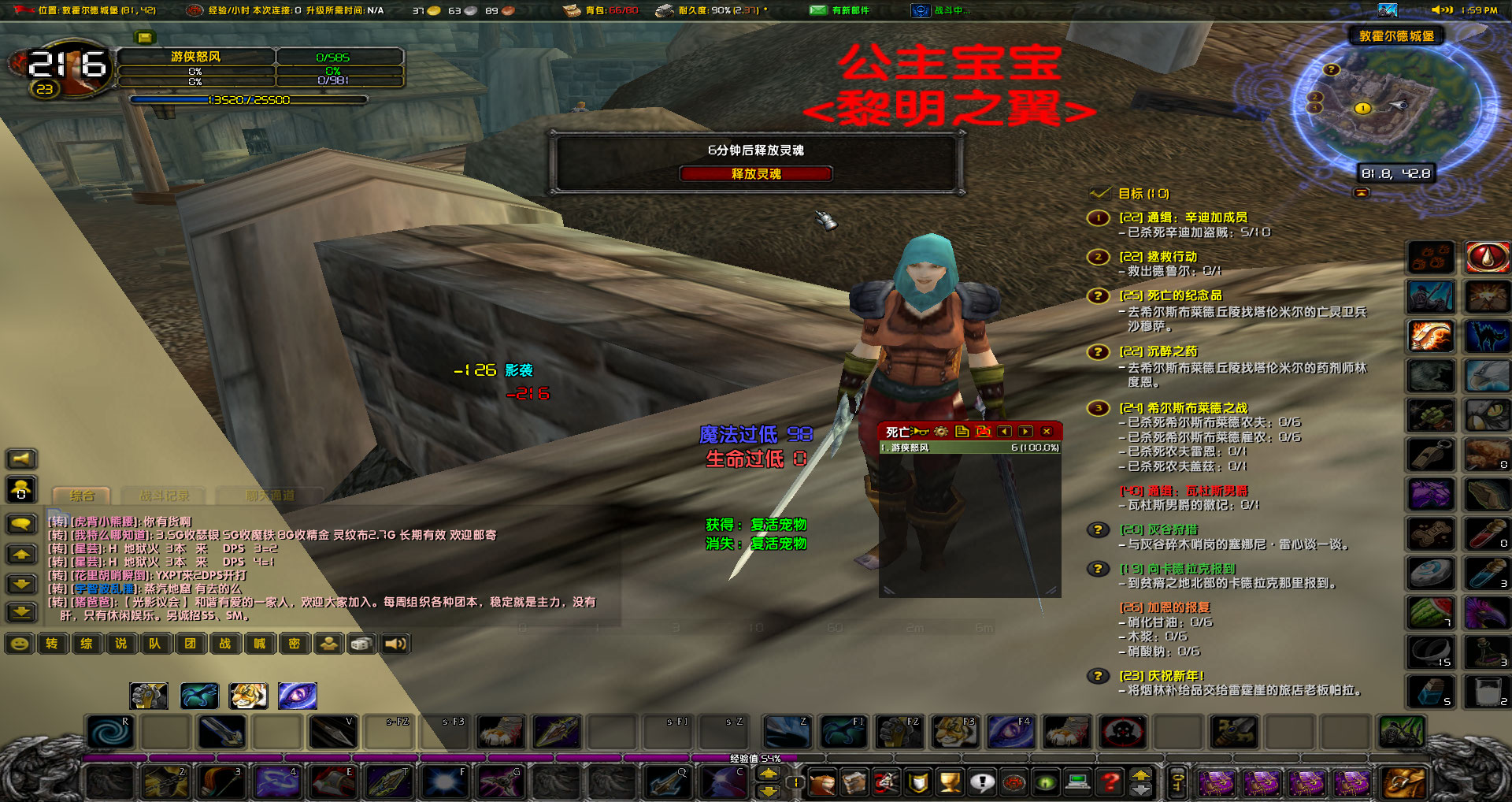Click the sound speaker icon in chat bar
The width and height of the screenshot is (1512, 802).
[x=395, y=644]
